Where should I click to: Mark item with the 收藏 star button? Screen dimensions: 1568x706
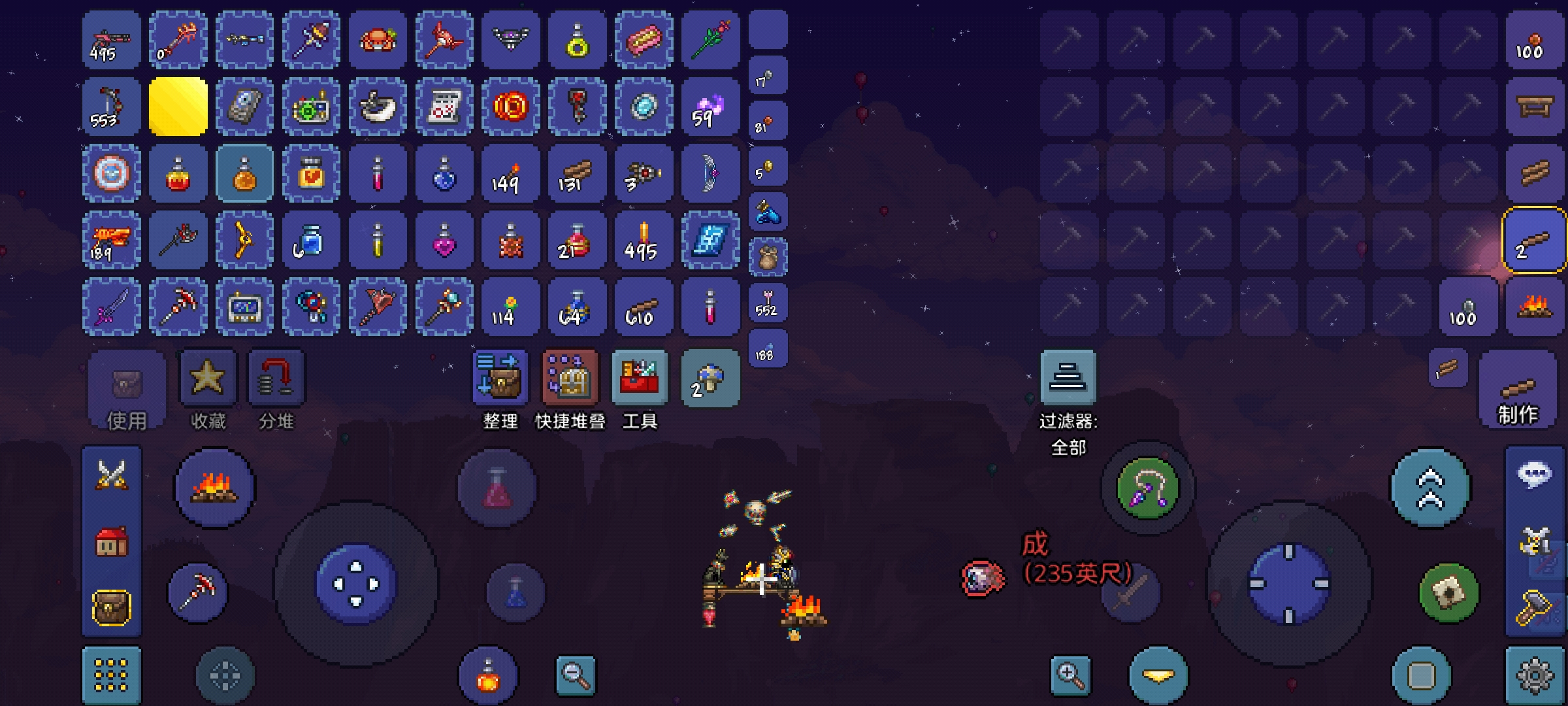(208, 378)
